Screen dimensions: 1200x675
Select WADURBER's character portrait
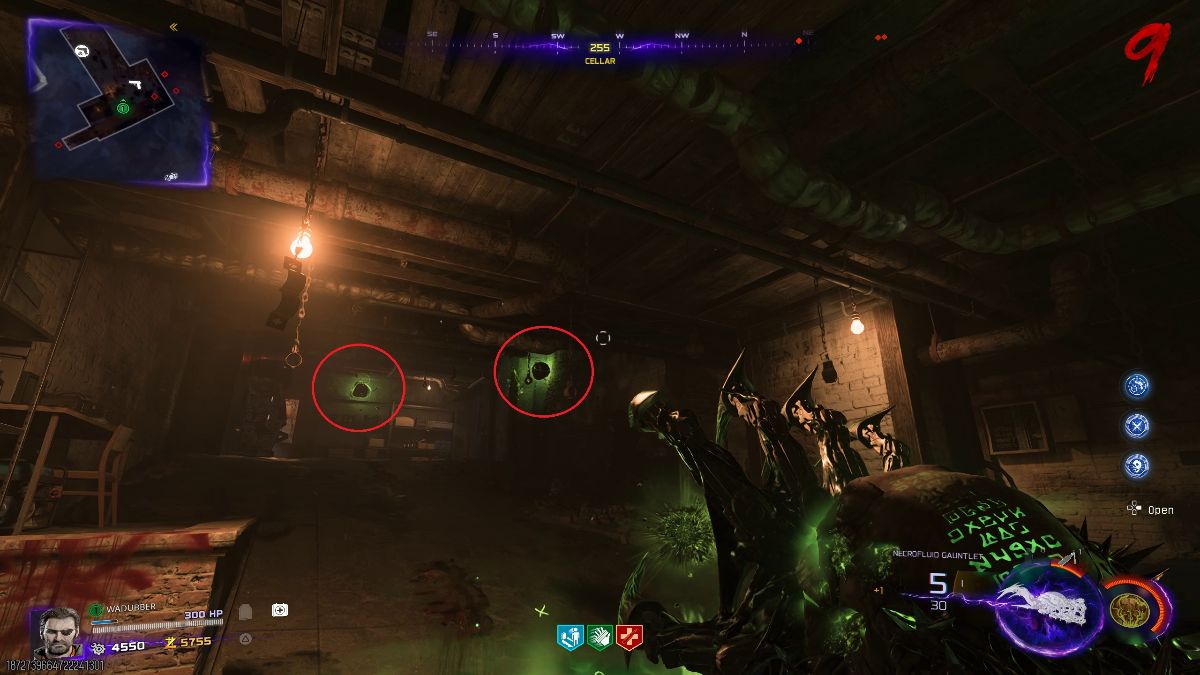coord(53,633)
